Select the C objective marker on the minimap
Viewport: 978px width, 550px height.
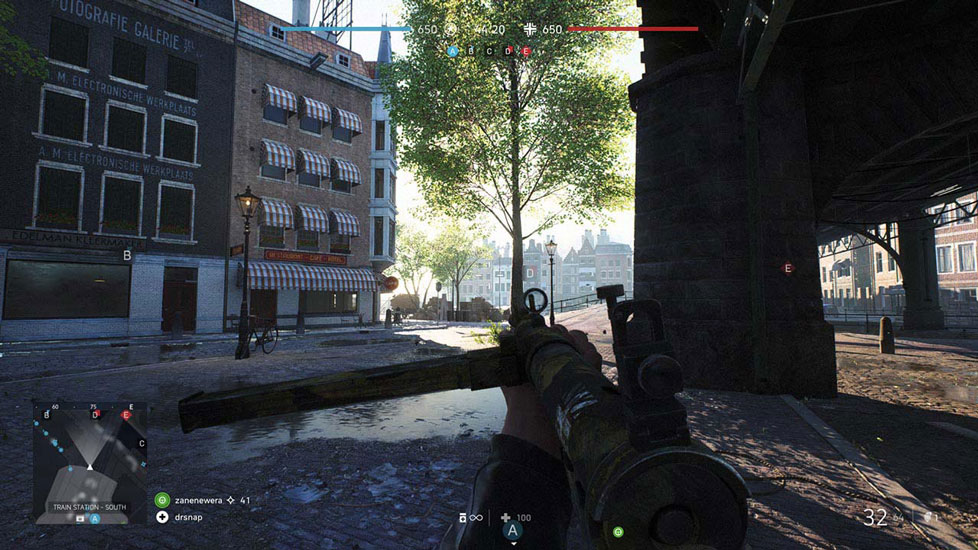141,443
